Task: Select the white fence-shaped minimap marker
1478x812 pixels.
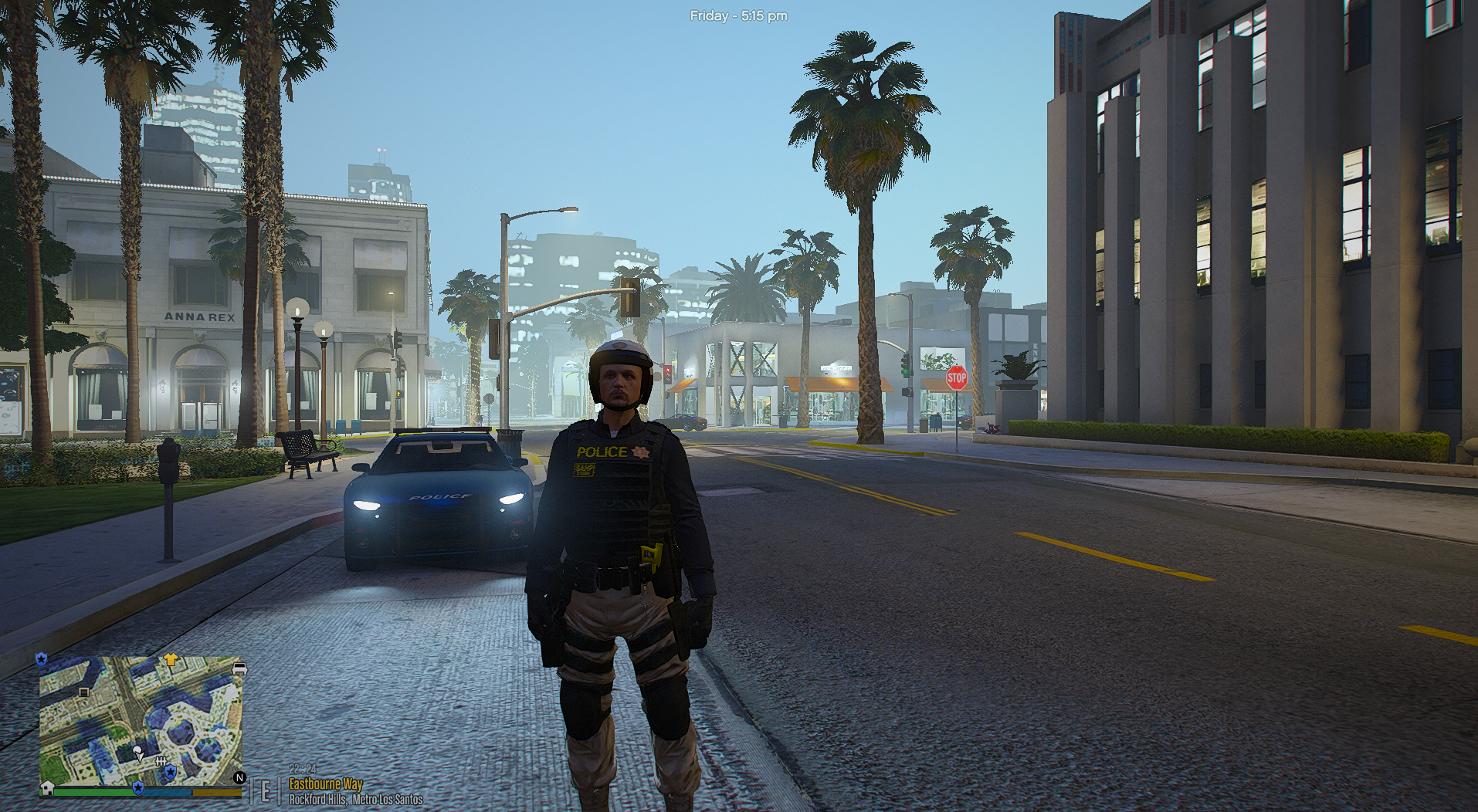Action: click(x=161, y=762)
